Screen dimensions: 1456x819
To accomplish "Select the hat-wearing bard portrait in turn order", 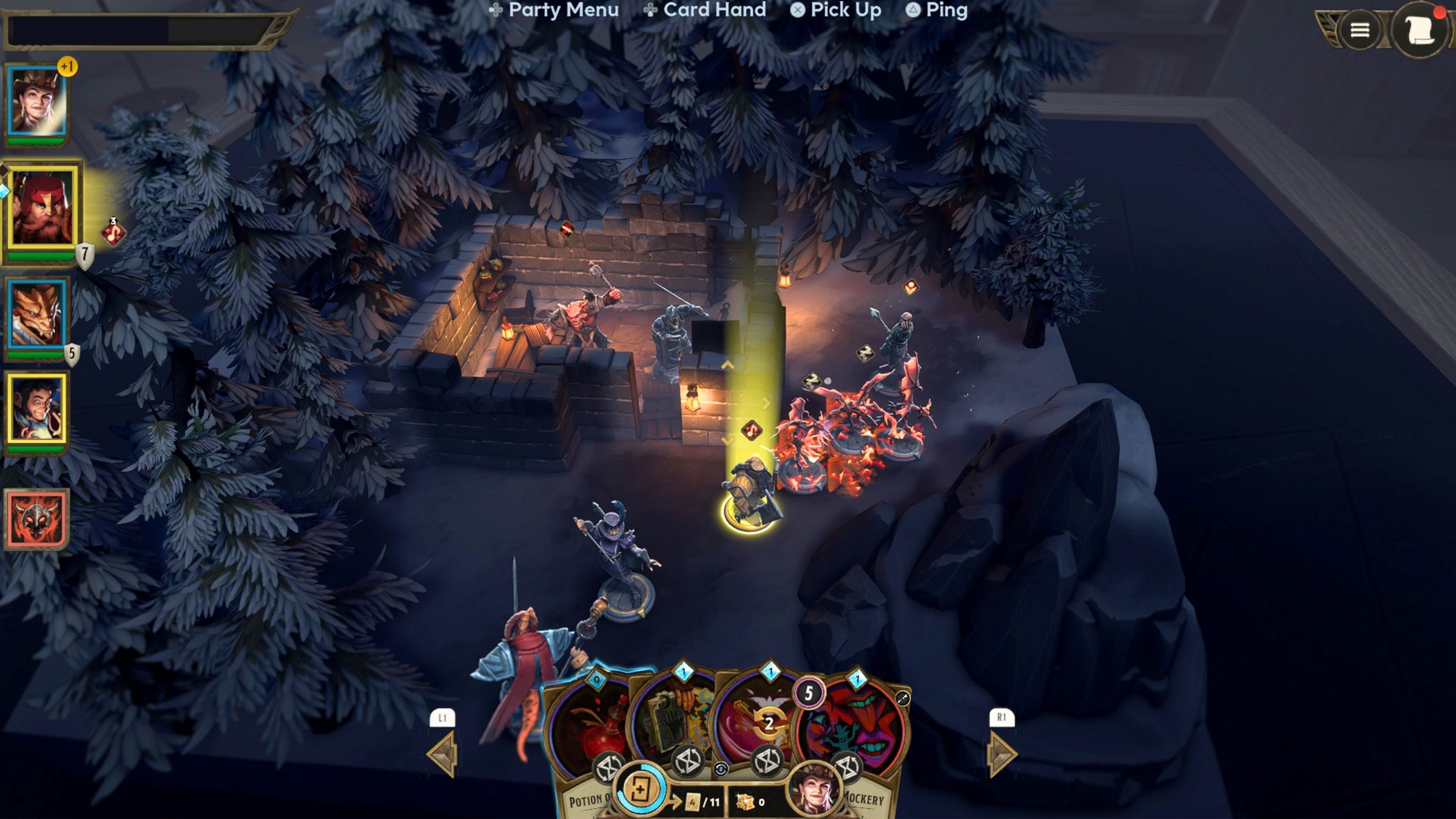I will click(x=36, y=102).
